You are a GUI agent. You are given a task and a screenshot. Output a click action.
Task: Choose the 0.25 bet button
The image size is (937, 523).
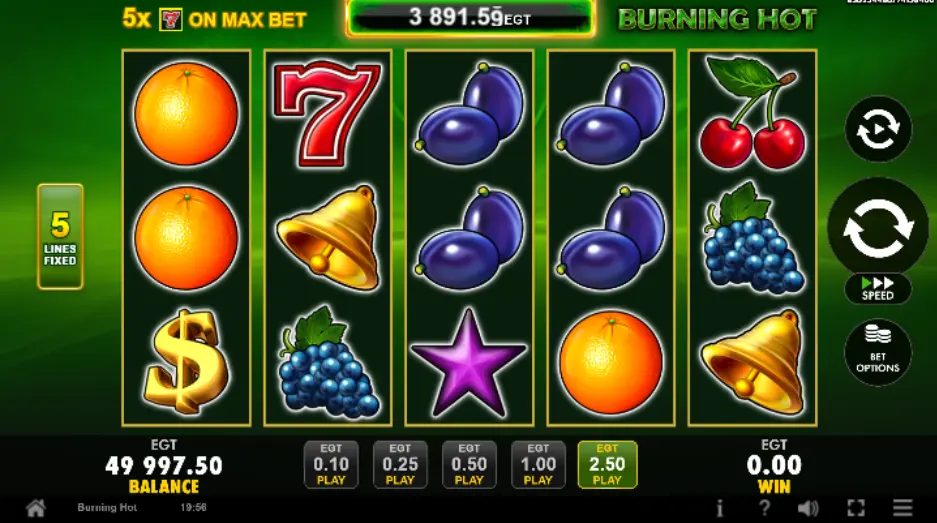(x=400, y=465)
